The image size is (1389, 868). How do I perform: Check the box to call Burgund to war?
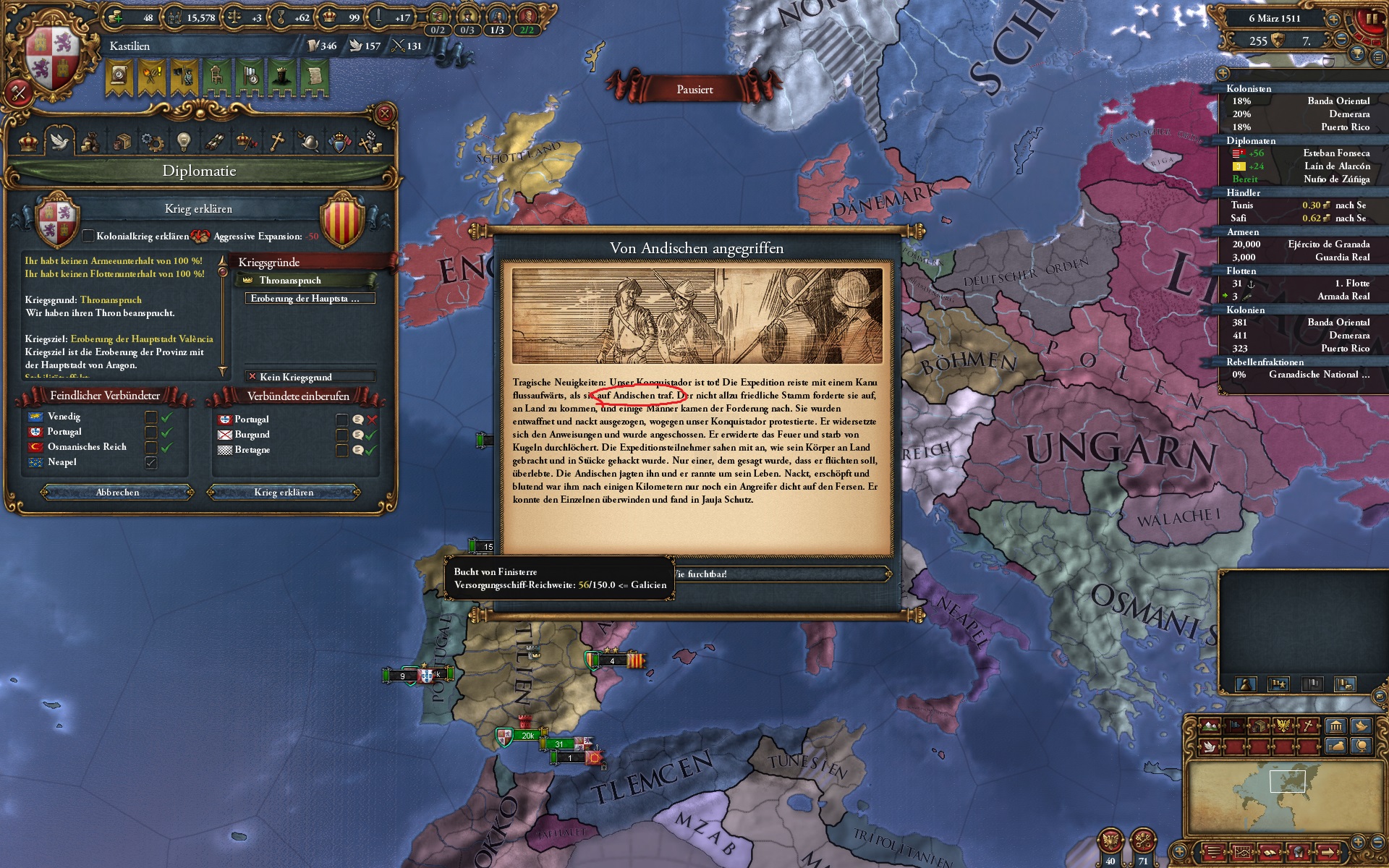341,435
